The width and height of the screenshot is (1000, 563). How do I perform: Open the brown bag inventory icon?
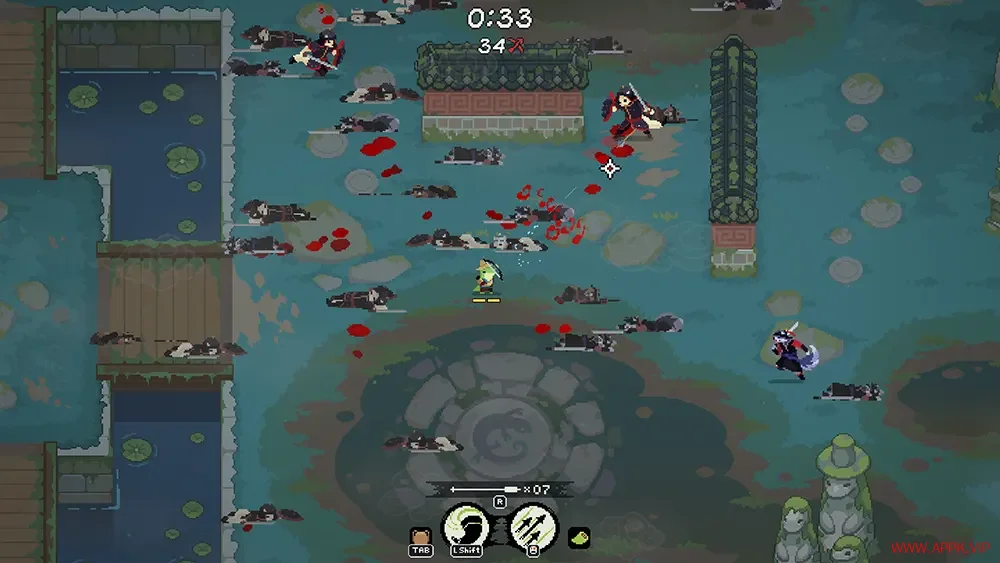pyautogui.click(x=420, y=535)
